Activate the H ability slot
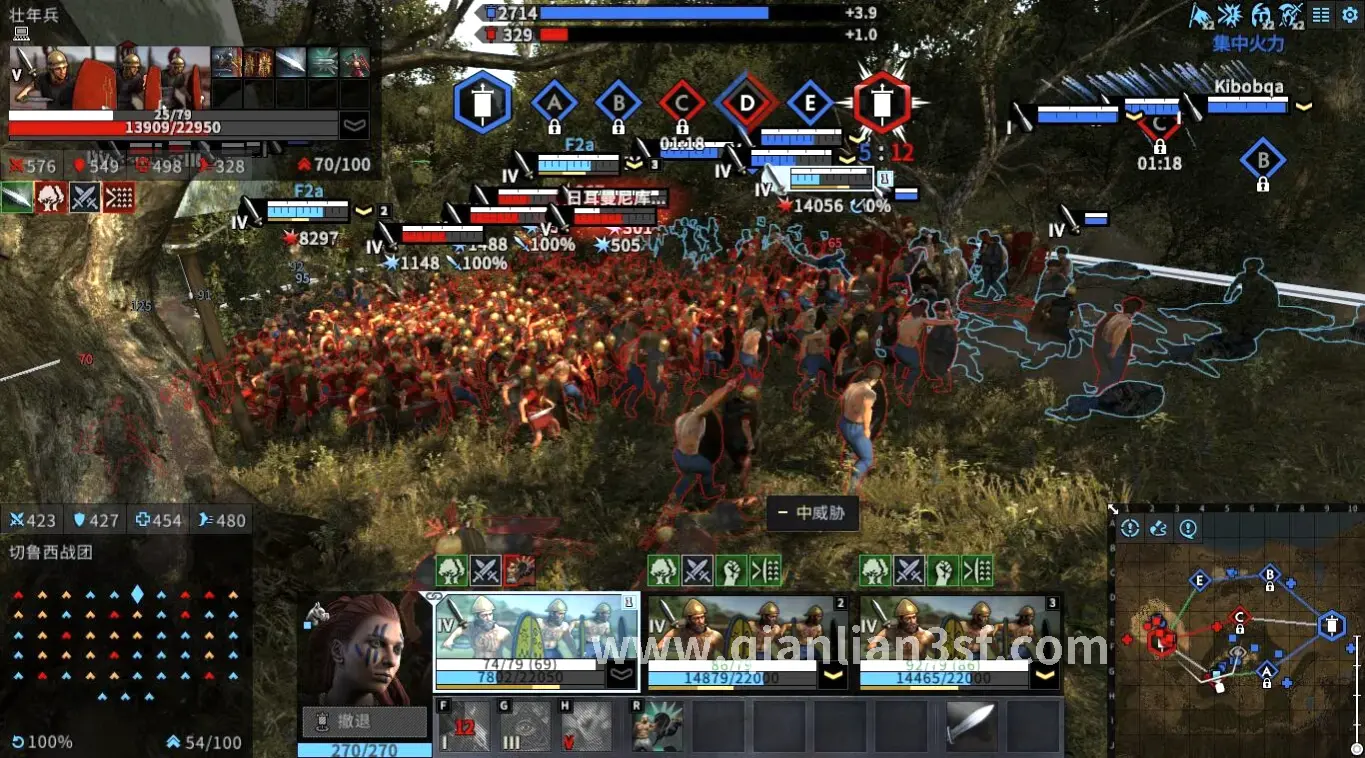 coord(587,726)
